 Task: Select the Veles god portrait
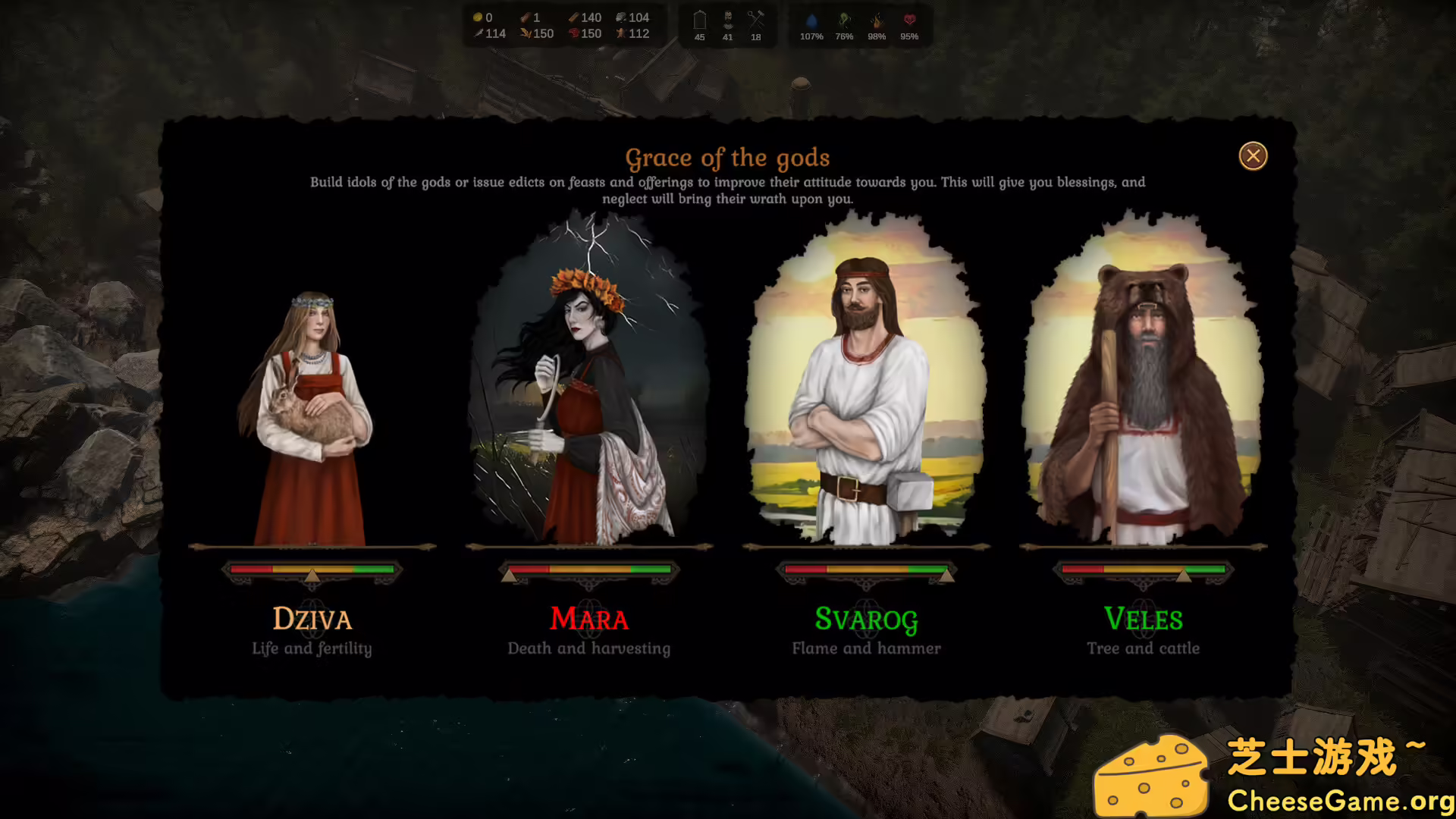pos(1143,387)
